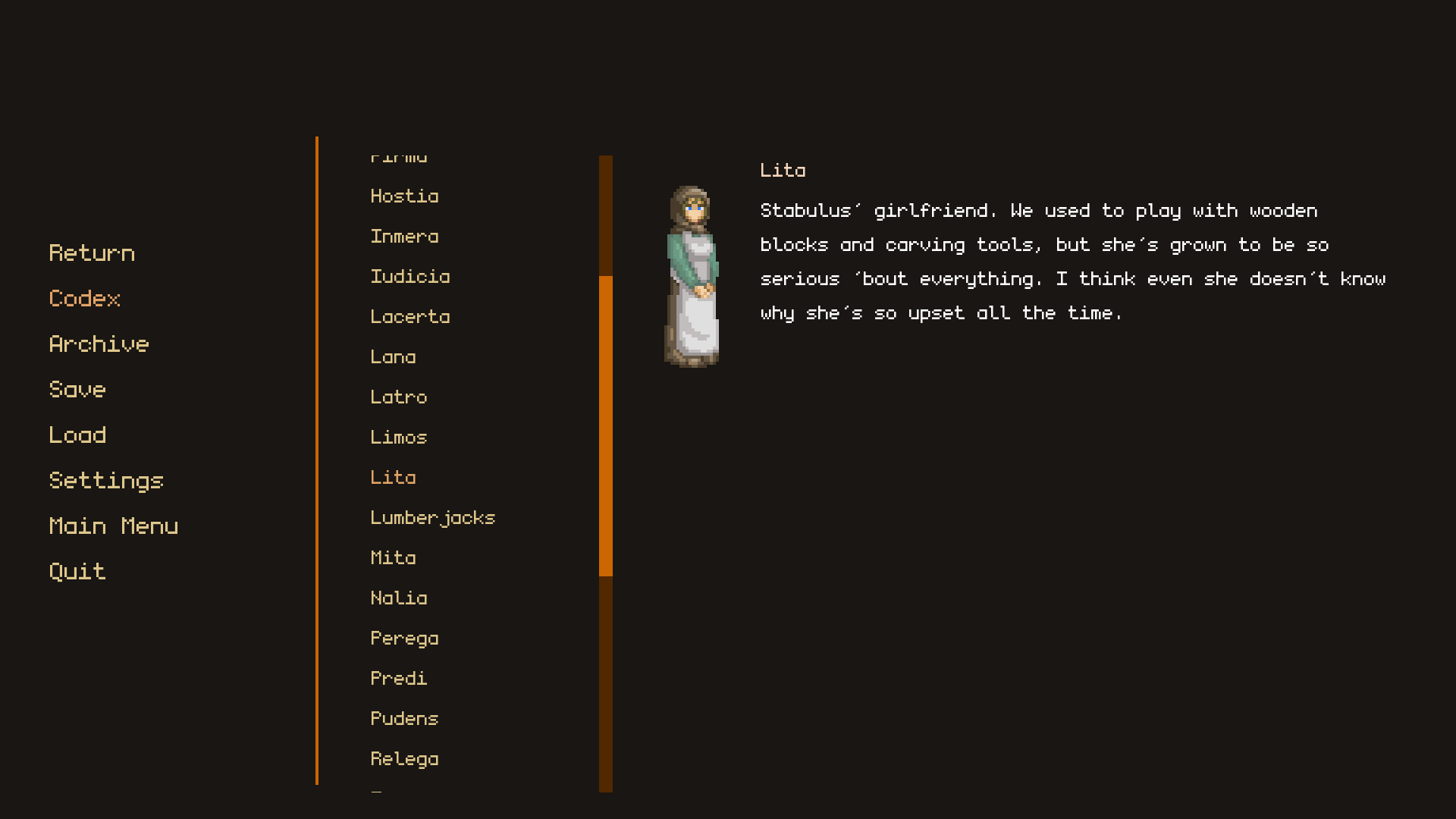Select the Hostia codex entry
The height and width of the screenshot is (819, 1456).
[x=404, y=196]
